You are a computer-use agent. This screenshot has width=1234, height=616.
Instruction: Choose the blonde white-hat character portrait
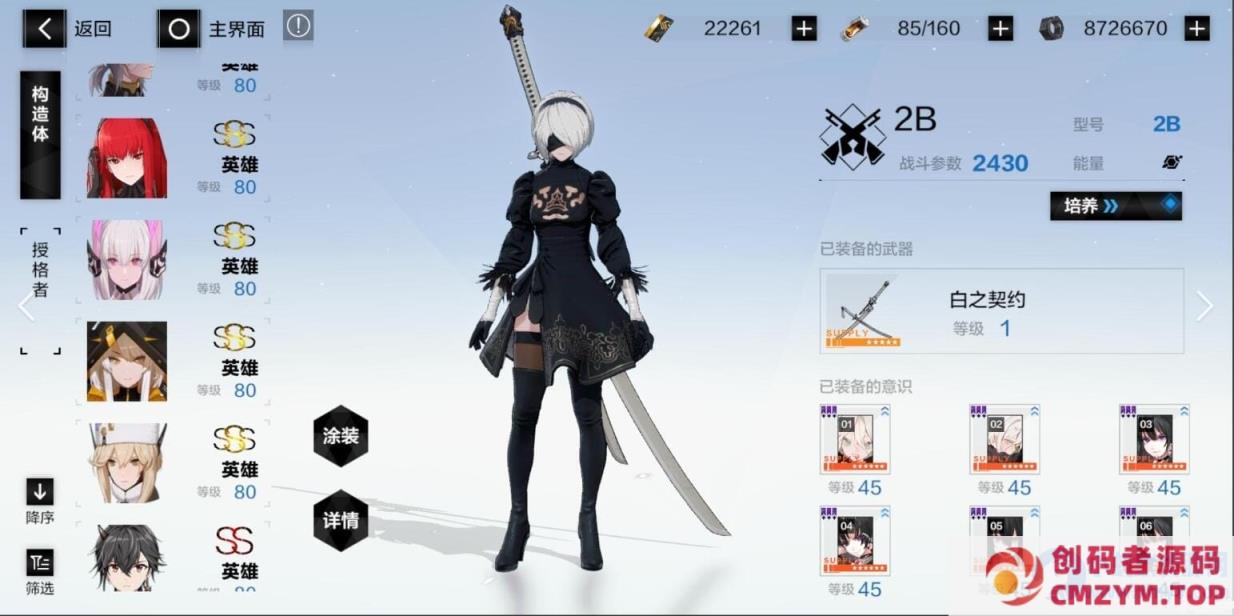point(127,462)
